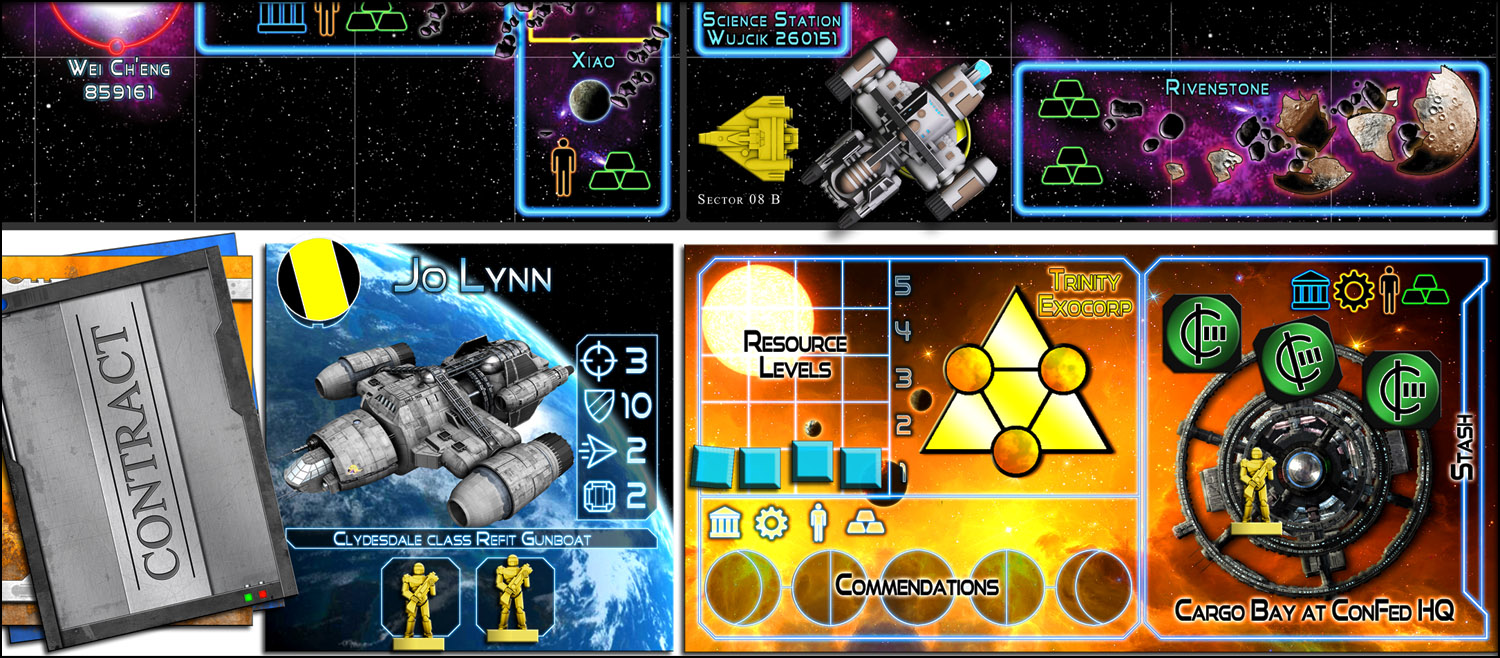Select the blue resource cube above the gold bars icon

tap(861, 468)
